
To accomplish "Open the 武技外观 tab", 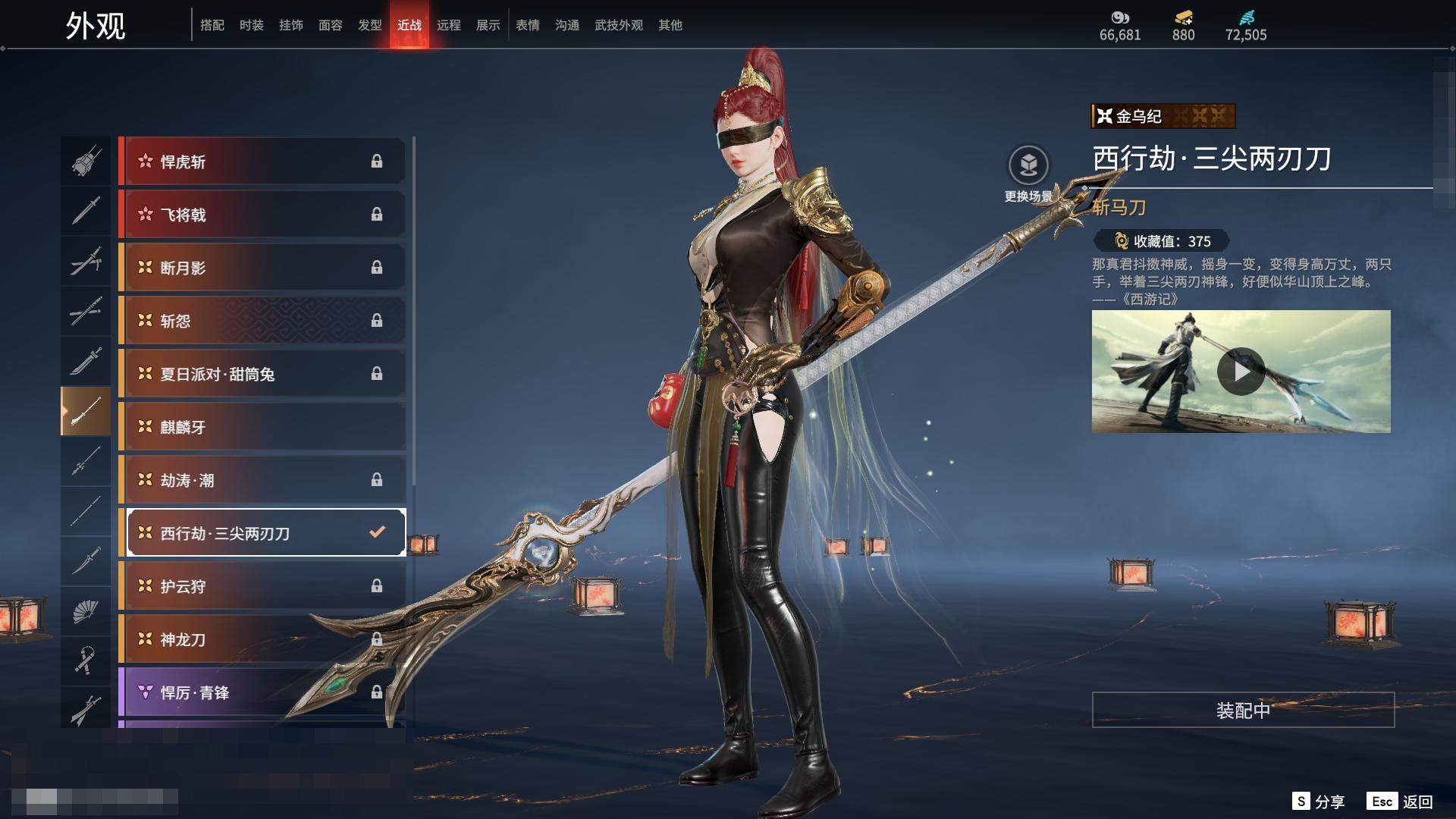I will pos(618,25).
